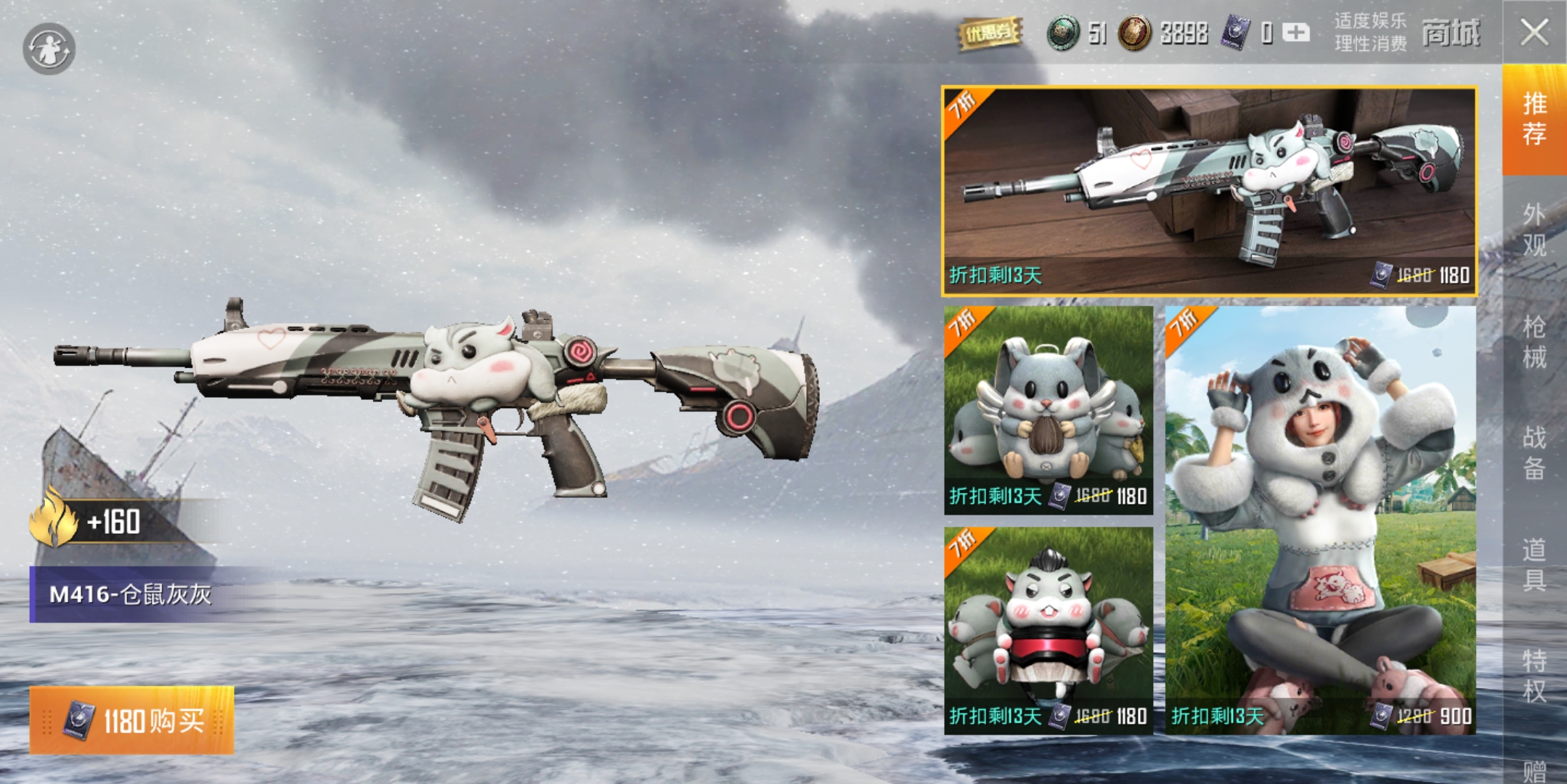Select the 枪械 firearms tab
Screen dimensions: 1567x784
tap(1534, 342)
